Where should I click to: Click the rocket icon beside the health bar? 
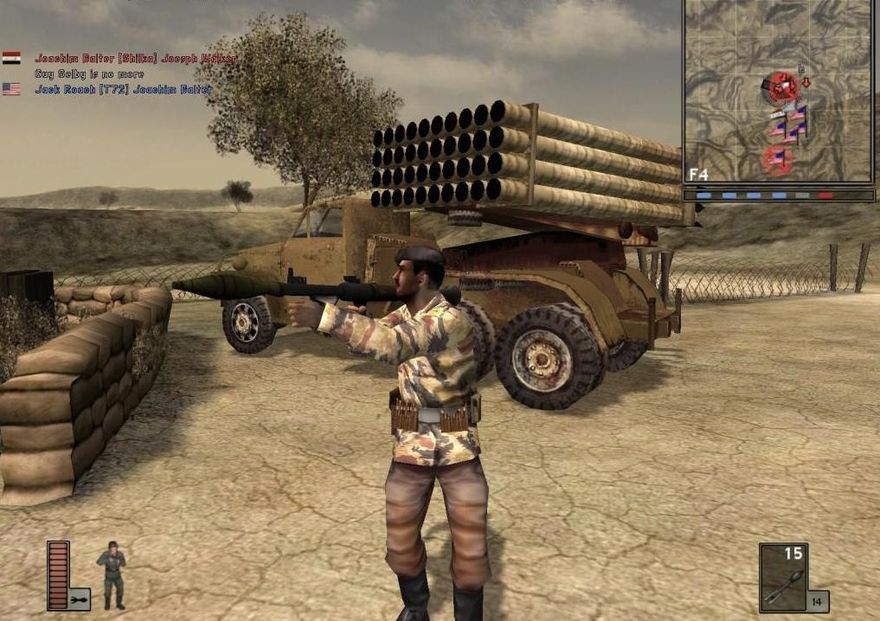[78, 599]
